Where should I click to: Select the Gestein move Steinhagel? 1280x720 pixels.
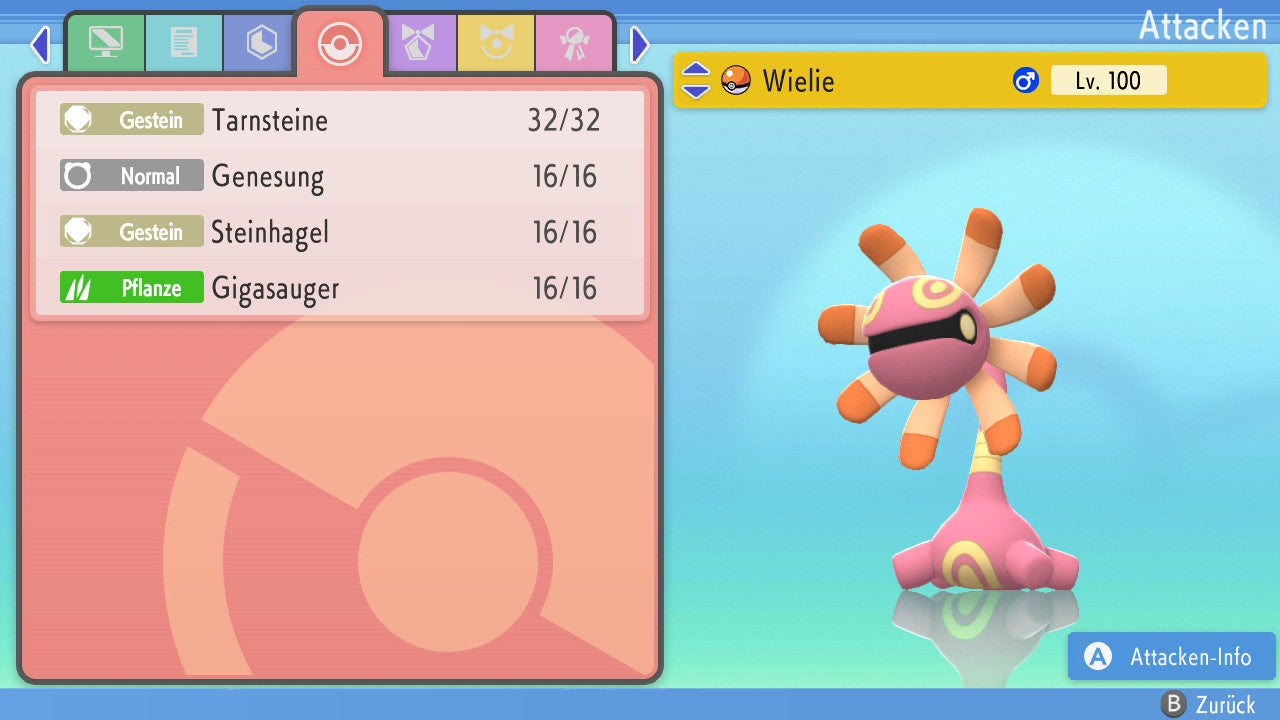point(340,232)
